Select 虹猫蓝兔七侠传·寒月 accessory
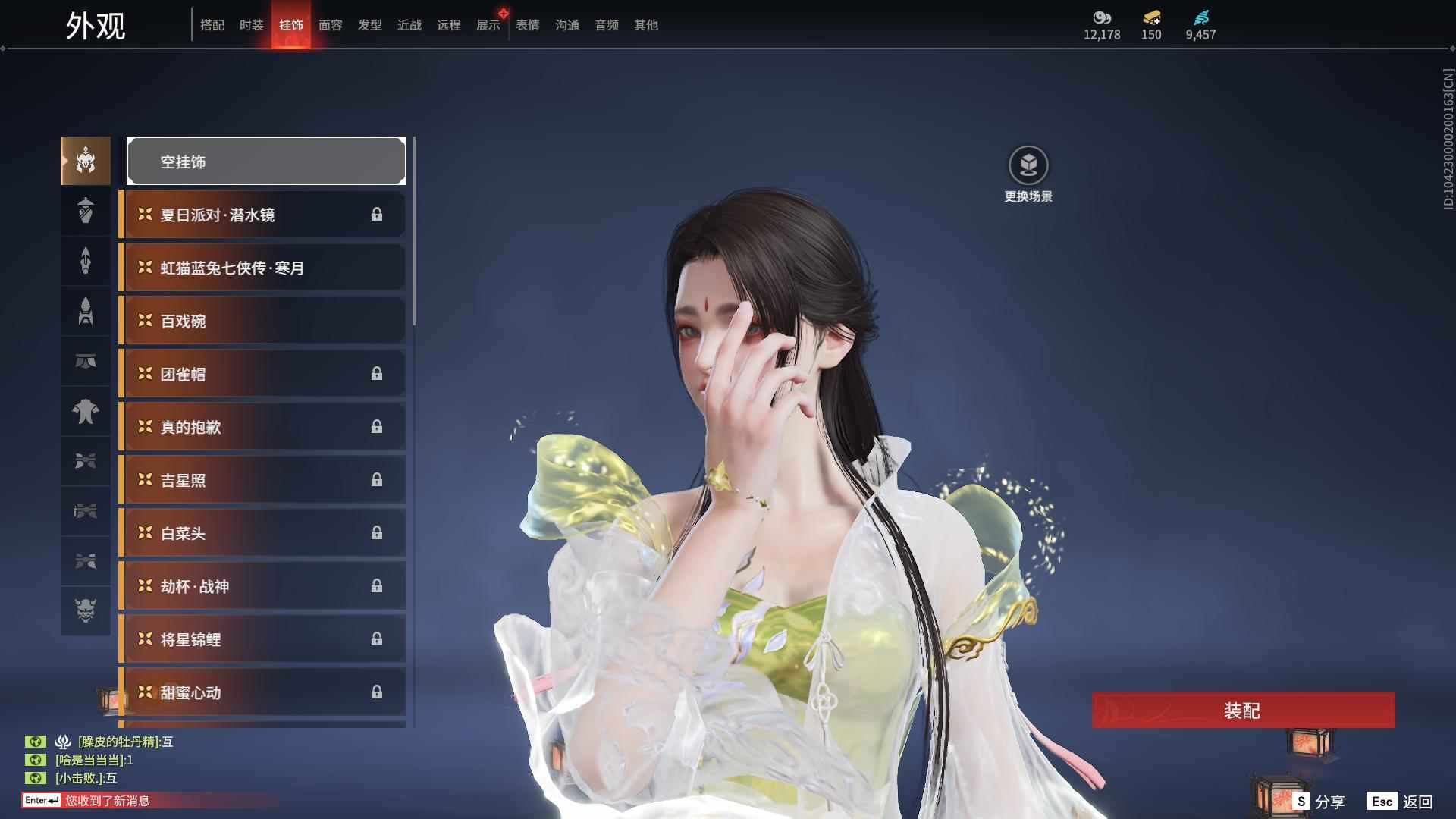 (262, 268)
